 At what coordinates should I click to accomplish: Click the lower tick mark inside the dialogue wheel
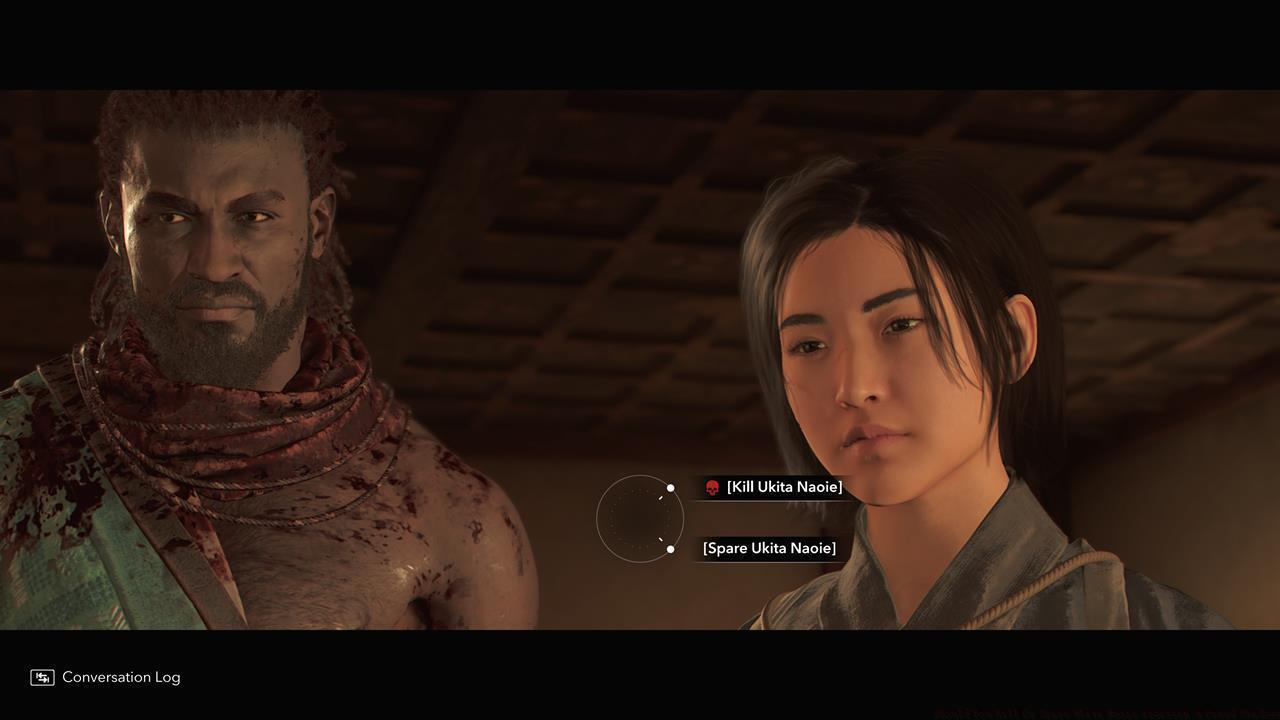660,539
